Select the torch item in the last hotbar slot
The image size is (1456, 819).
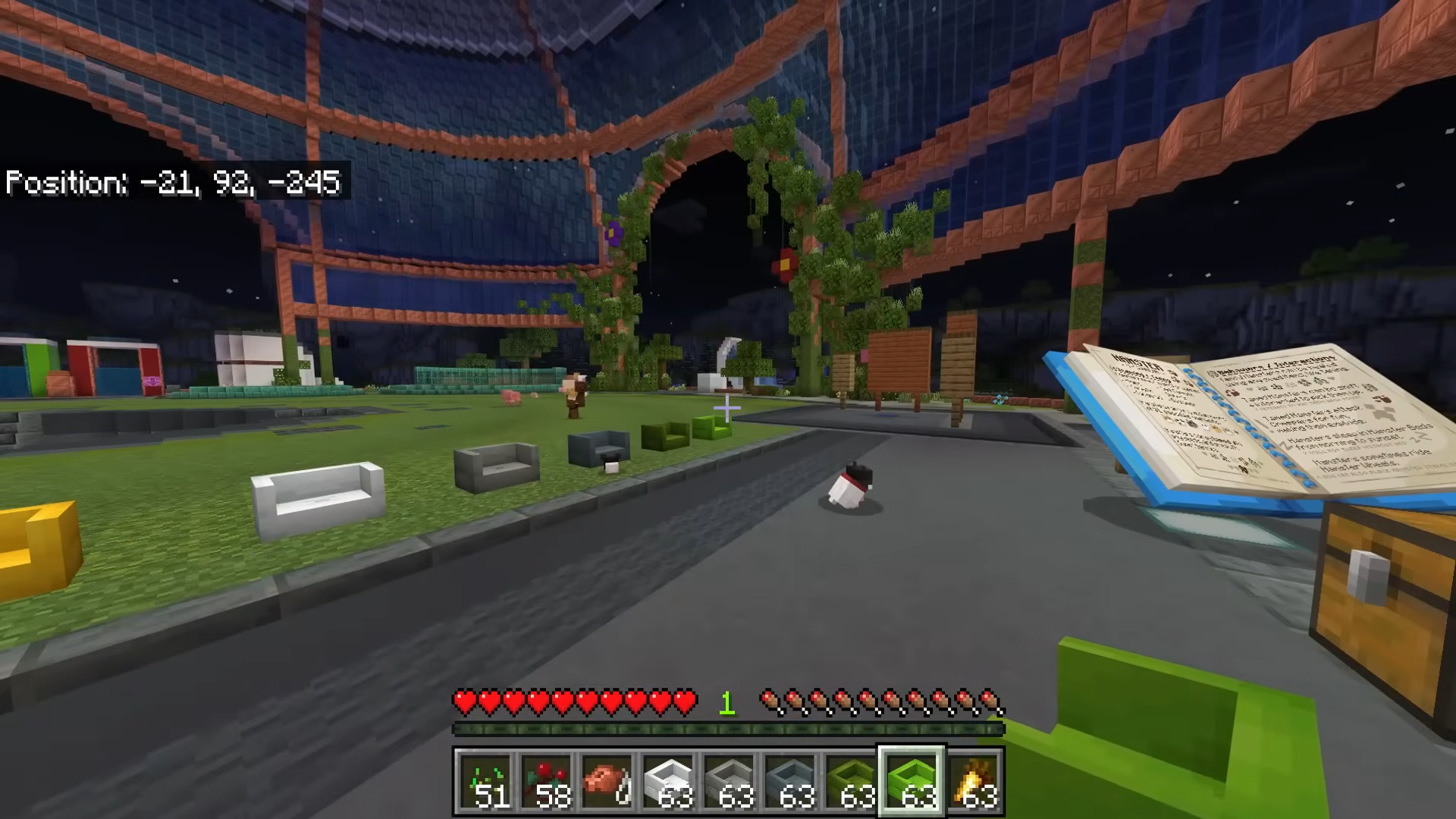975,780
